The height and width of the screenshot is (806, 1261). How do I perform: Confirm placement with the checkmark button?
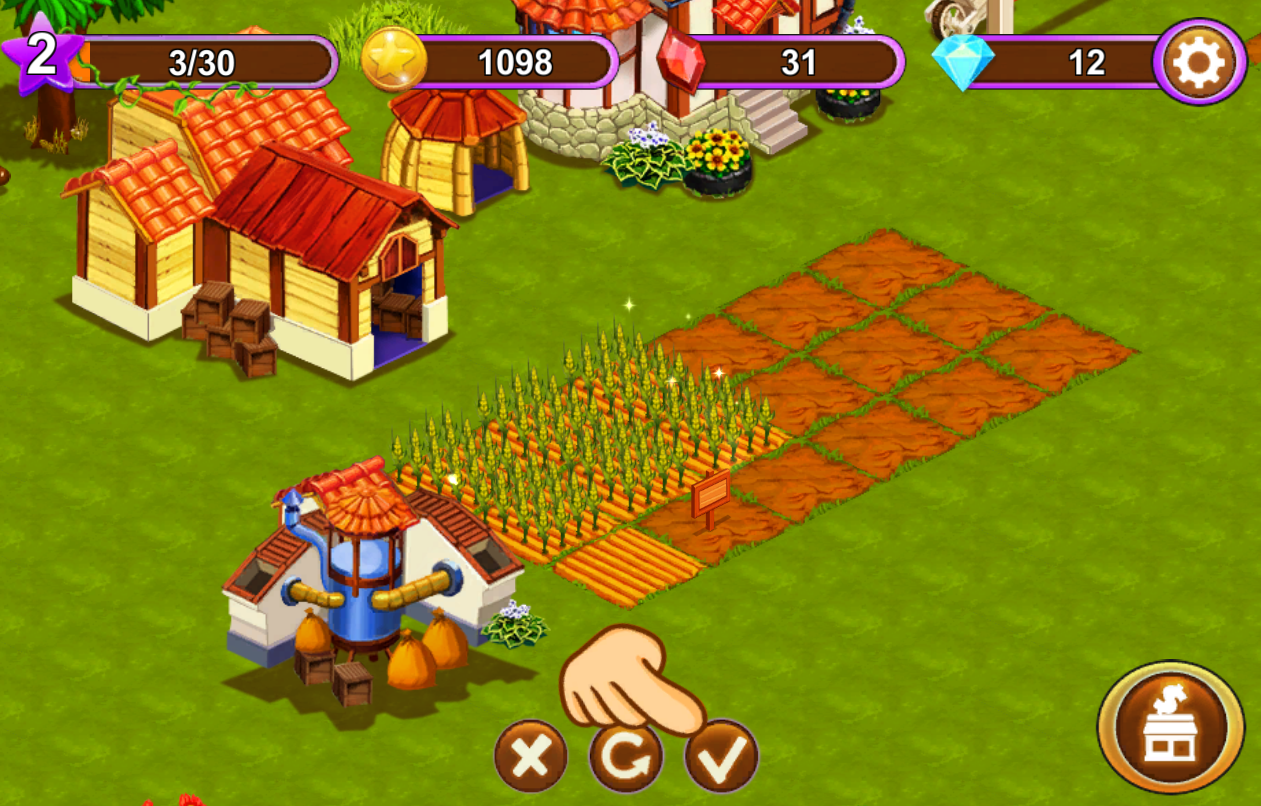click(x=721, y=757)
